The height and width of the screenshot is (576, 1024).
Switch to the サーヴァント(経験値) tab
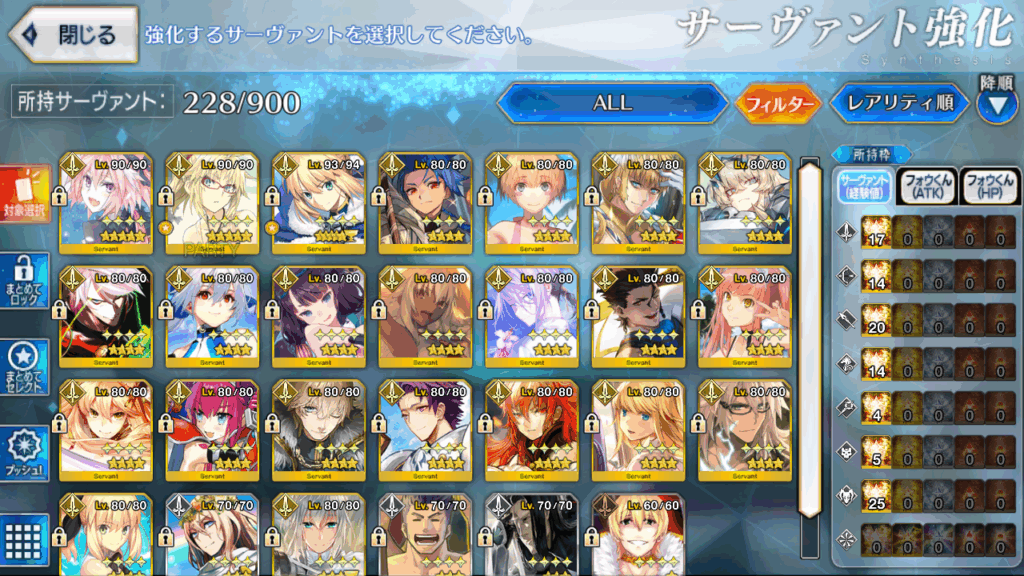[x=864, y=186]
